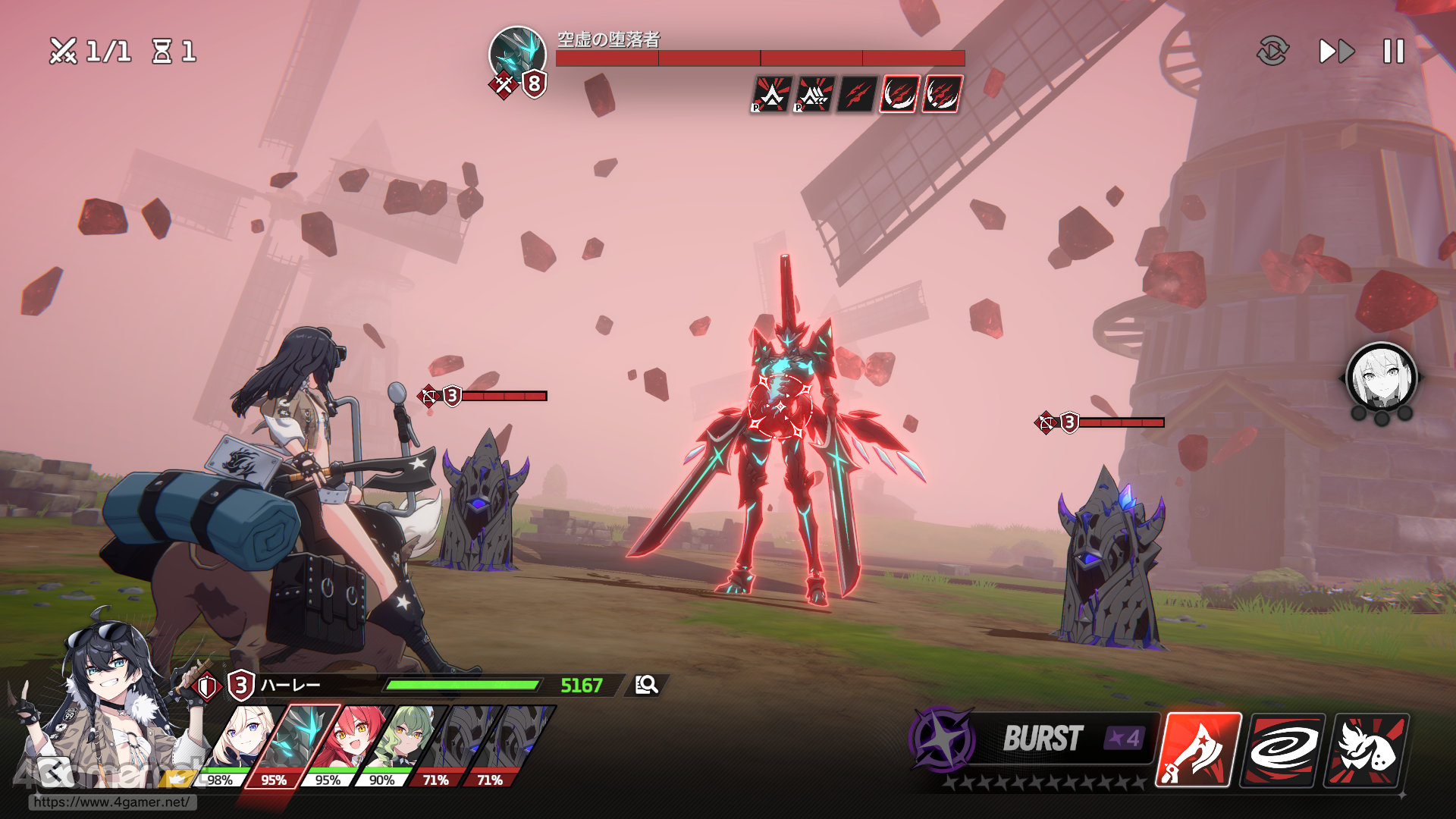Image resolution: width=1456 pixels, height=819 pixels.
Task: Select the swirling vortex skill
Action: pos(1283,749)
